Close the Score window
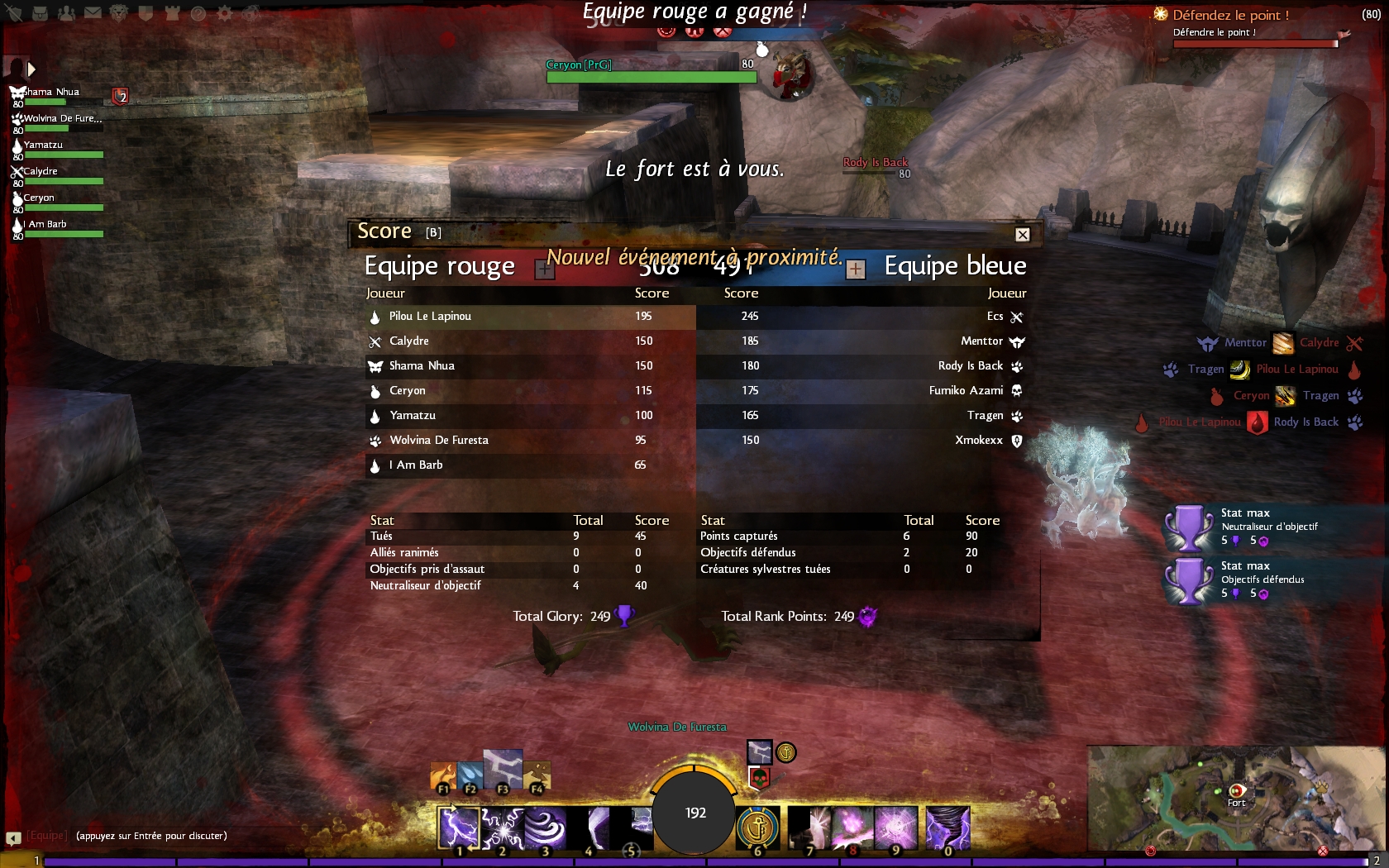Screen dimensions: 1389x868 1023,235
